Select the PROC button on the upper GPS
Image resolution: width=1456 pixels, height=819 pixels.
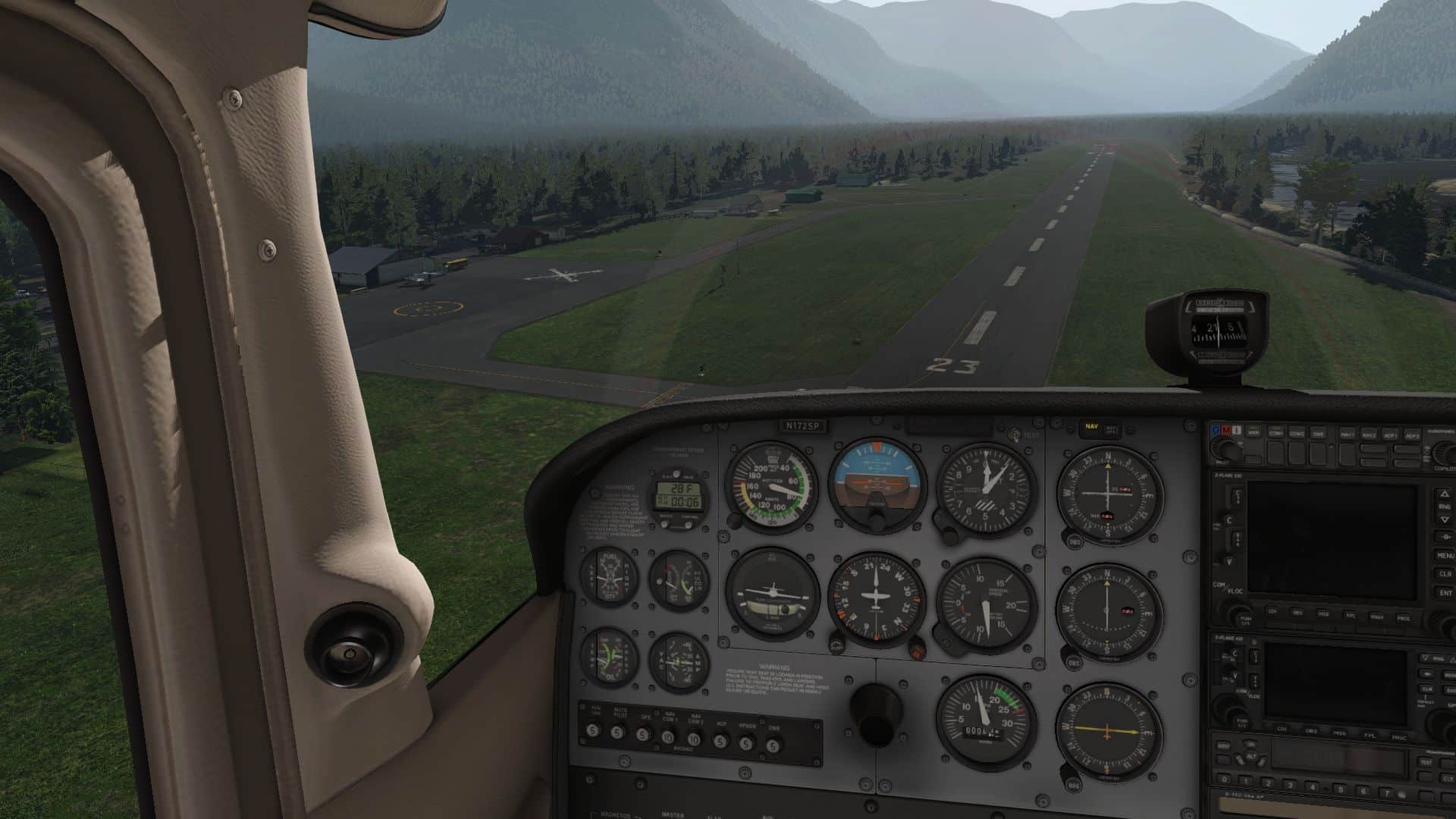pos(1403,618)
